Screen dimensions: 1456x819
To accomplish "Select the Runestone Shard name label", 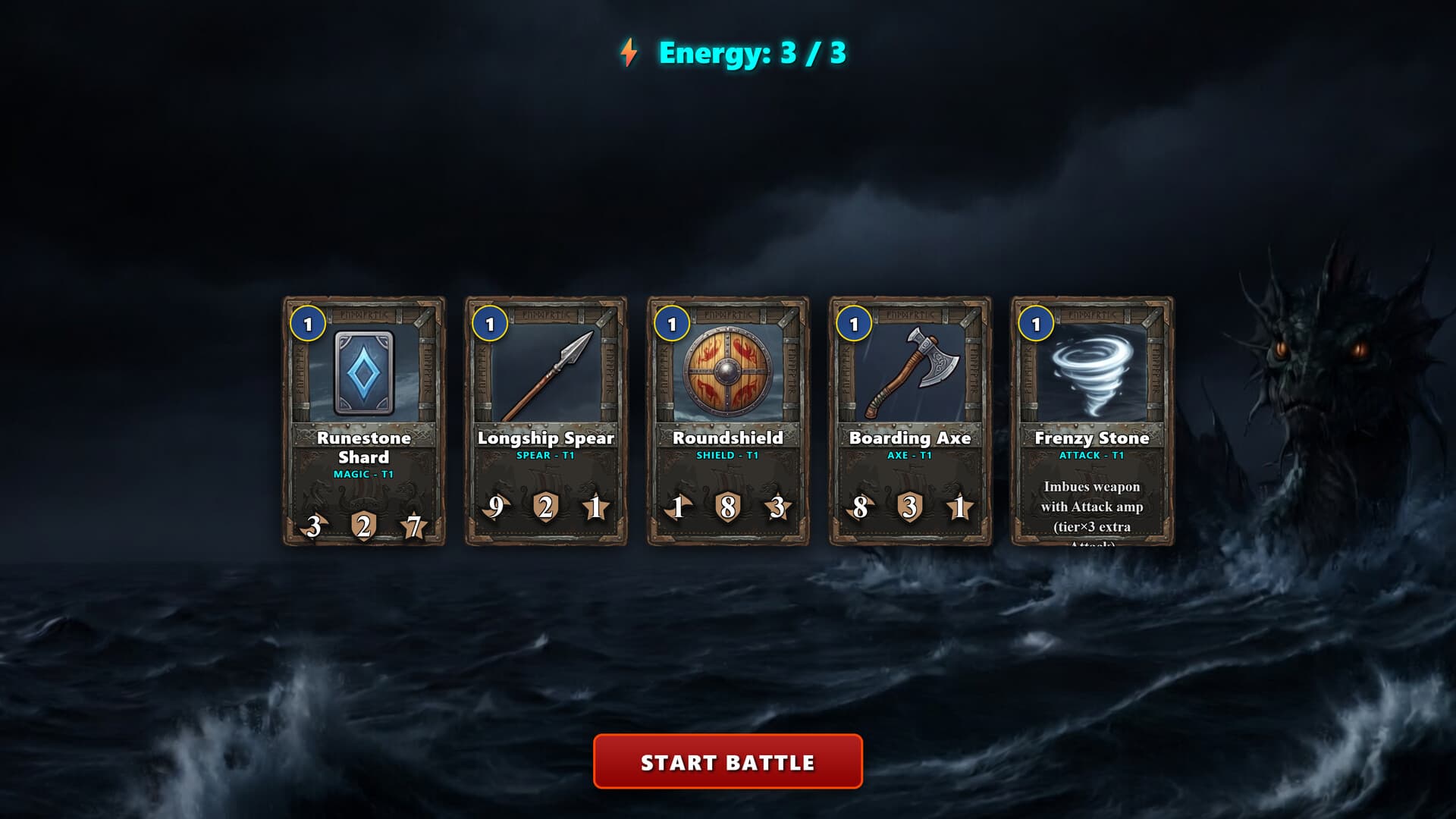I will coord(364,447).
